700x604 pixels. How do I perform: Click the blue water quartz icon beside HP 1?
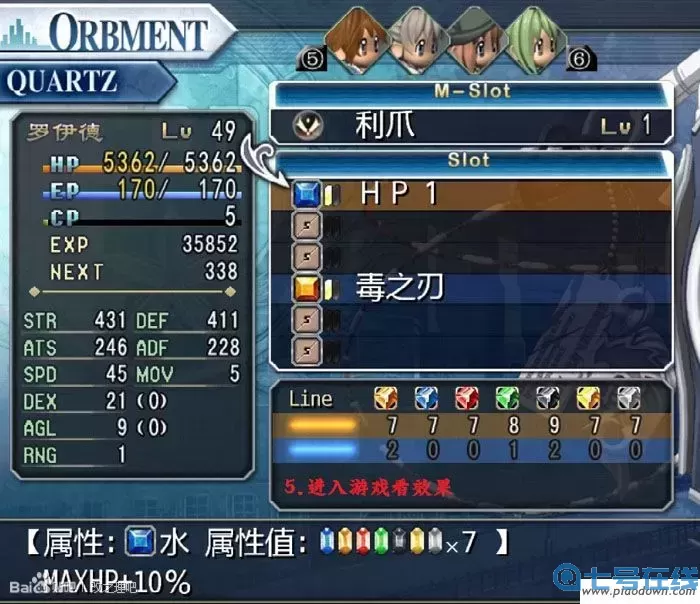click(x=306, y=193)
